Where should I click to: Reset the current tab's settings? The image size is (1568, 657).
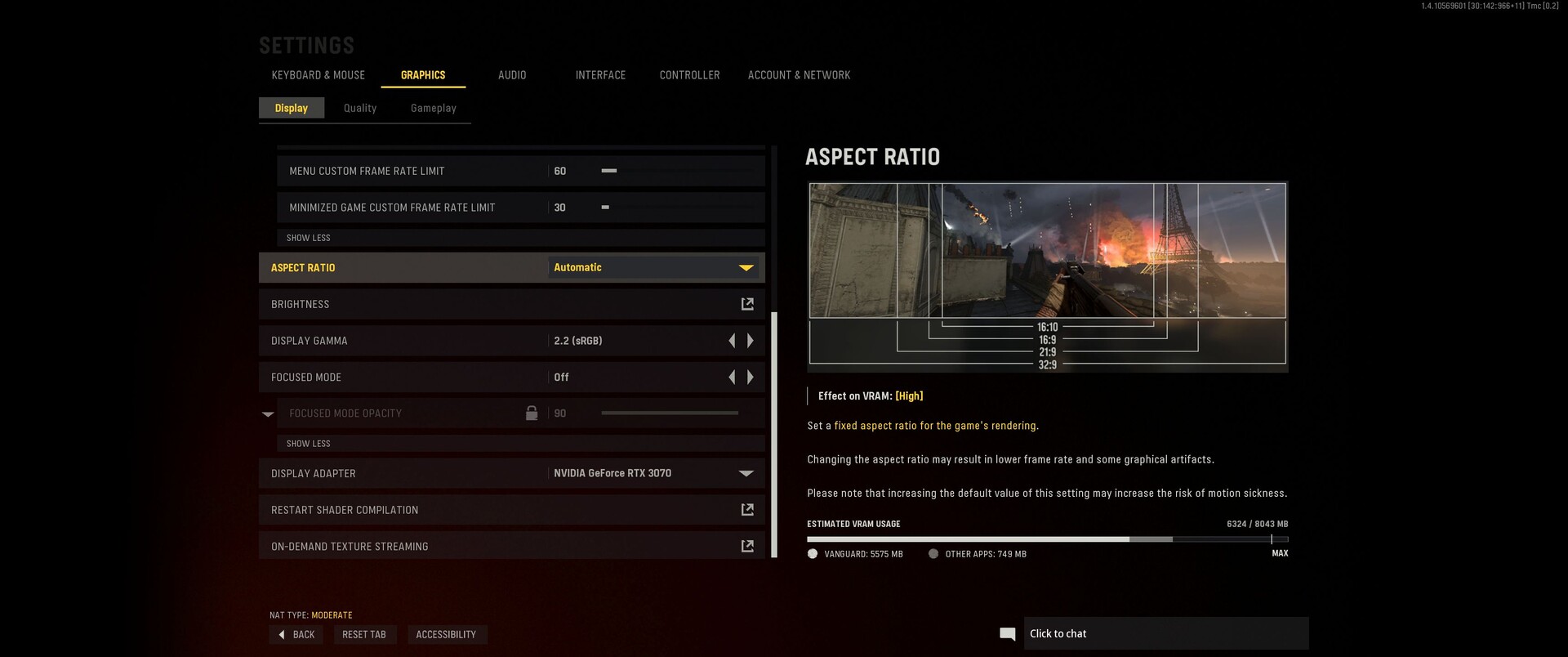364,635
